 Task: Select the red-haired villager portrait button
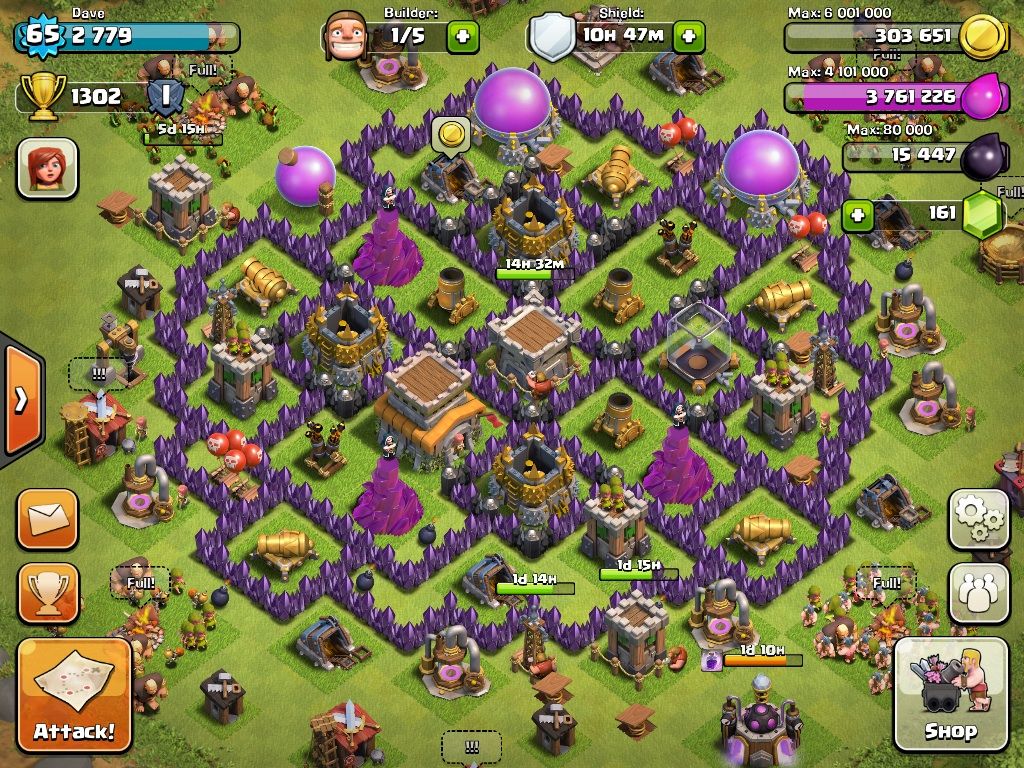click(x=47, y=168)
